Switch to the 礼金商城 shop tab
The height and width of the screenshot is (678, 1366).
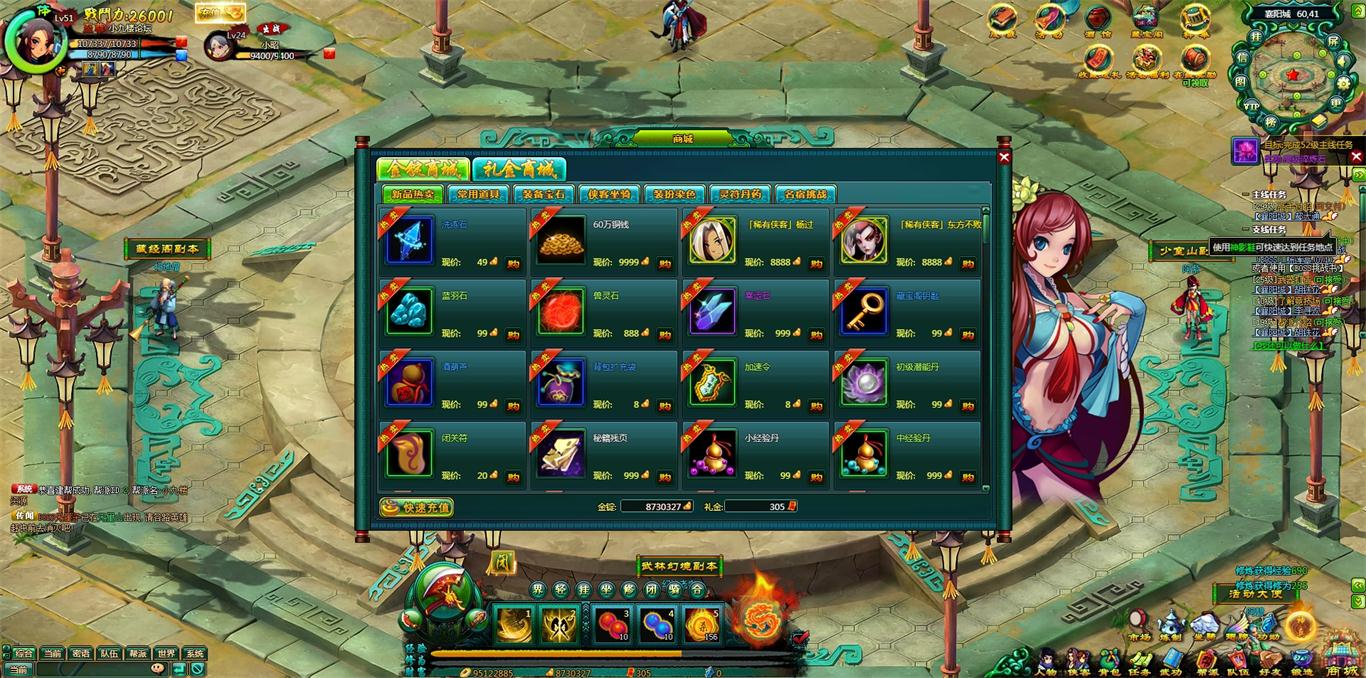click(x=519, y=169)
